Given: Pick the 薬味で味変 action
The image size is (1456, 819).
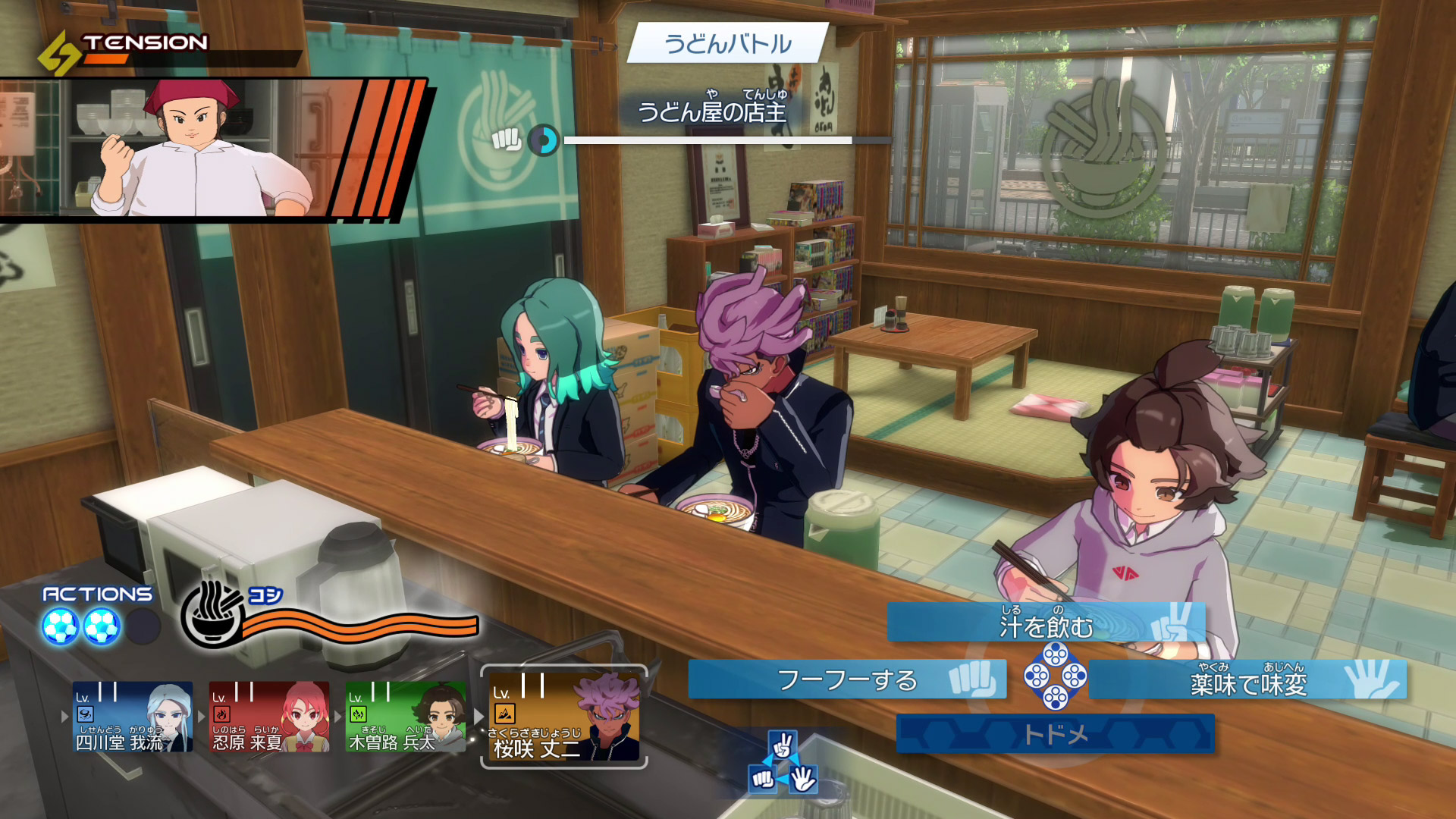Looking at the screenshot, I should tap(1247, 679).
